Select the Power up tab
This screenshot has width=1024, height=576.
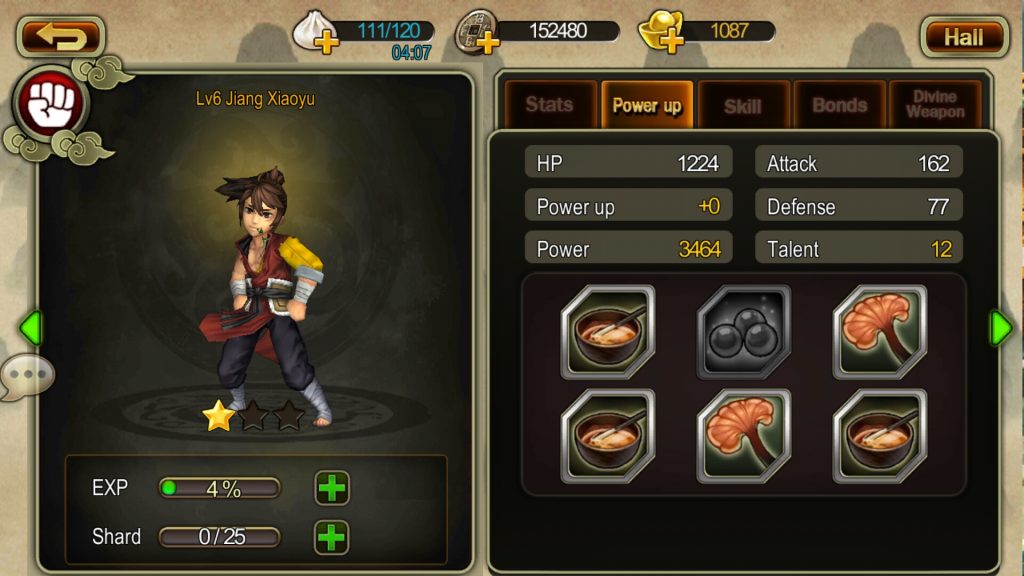point(646,105)
